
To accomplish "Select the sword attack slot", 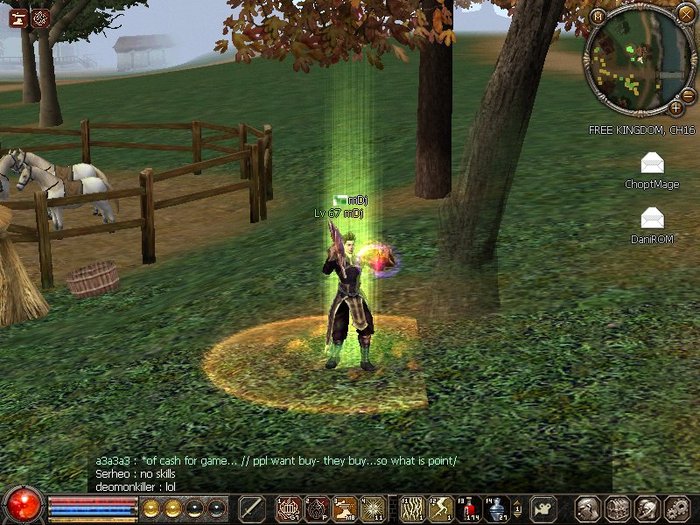I will click(251, 508).
